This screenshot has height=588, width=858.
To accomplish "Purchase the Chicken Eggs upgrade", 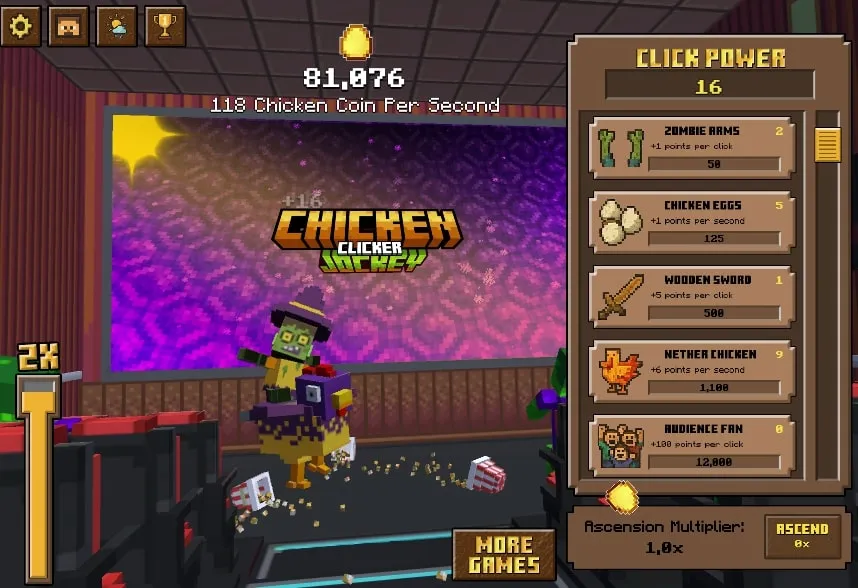I will click(x=693, y=222).
